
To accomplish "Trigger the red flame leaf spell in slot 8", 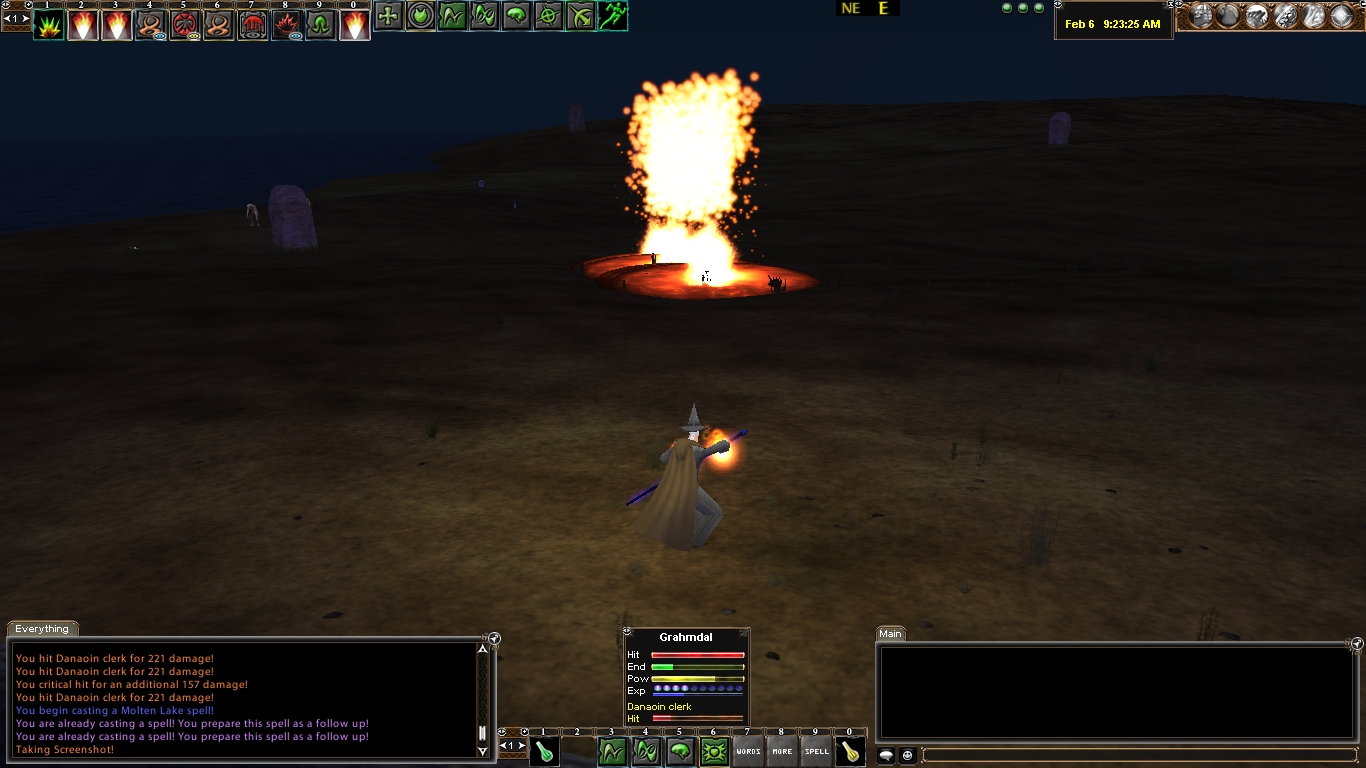I will (x=287, y=25).
